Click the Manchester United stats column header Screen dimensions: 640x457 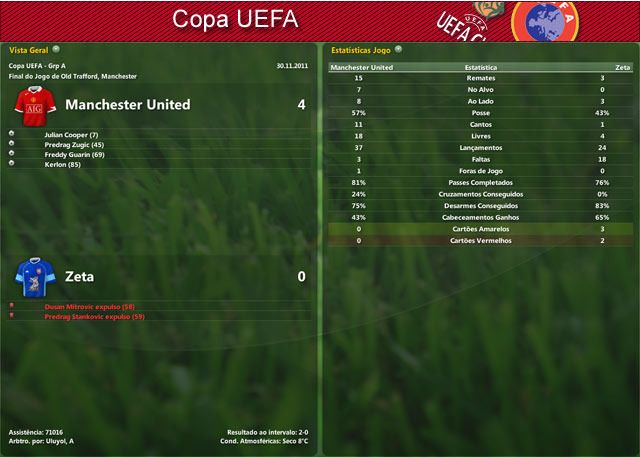[362, 67]
